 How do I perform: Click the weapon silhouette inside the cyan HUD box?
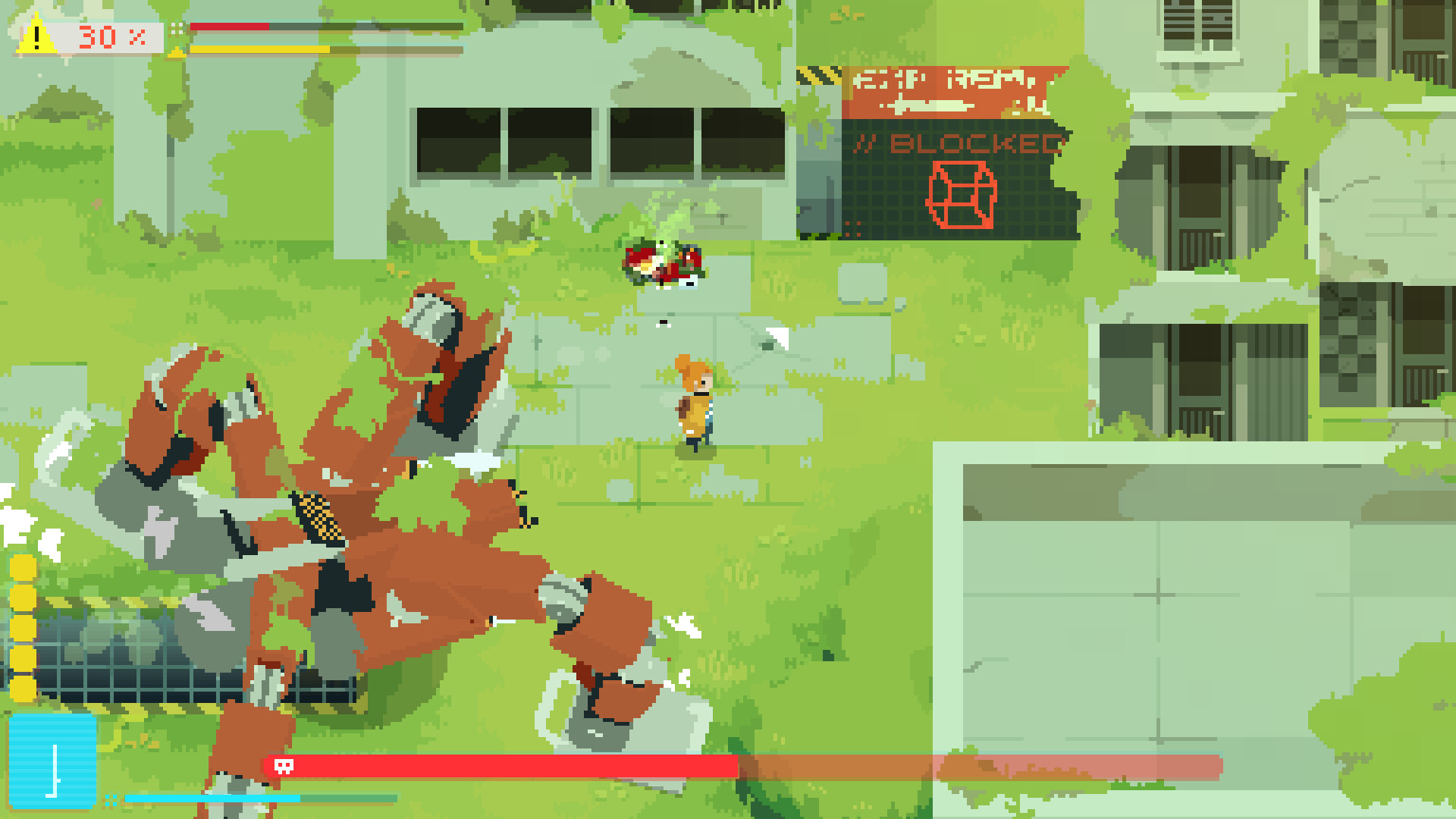pos(53,771)
